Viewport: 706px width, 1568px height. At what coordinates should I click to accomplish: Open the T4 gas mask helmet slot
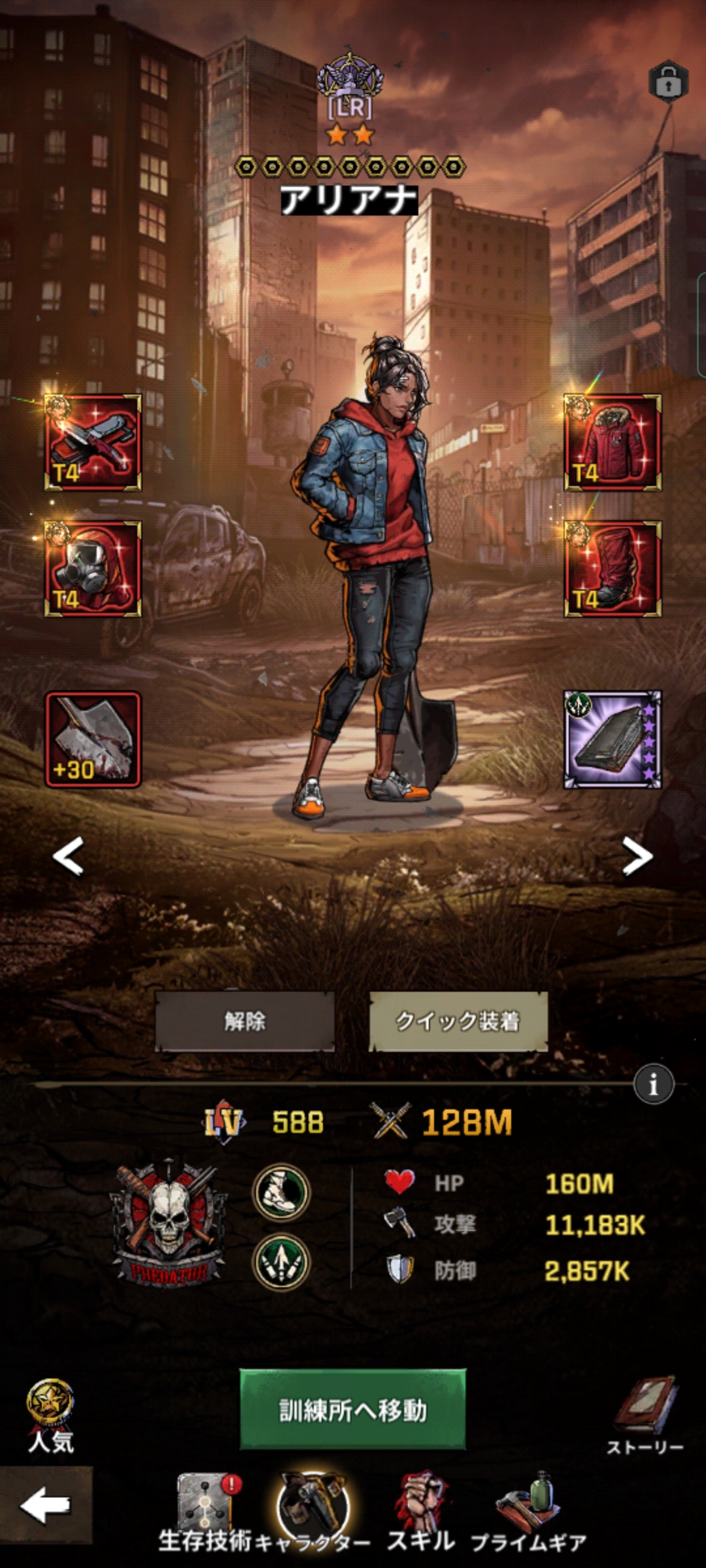point(93,569)
